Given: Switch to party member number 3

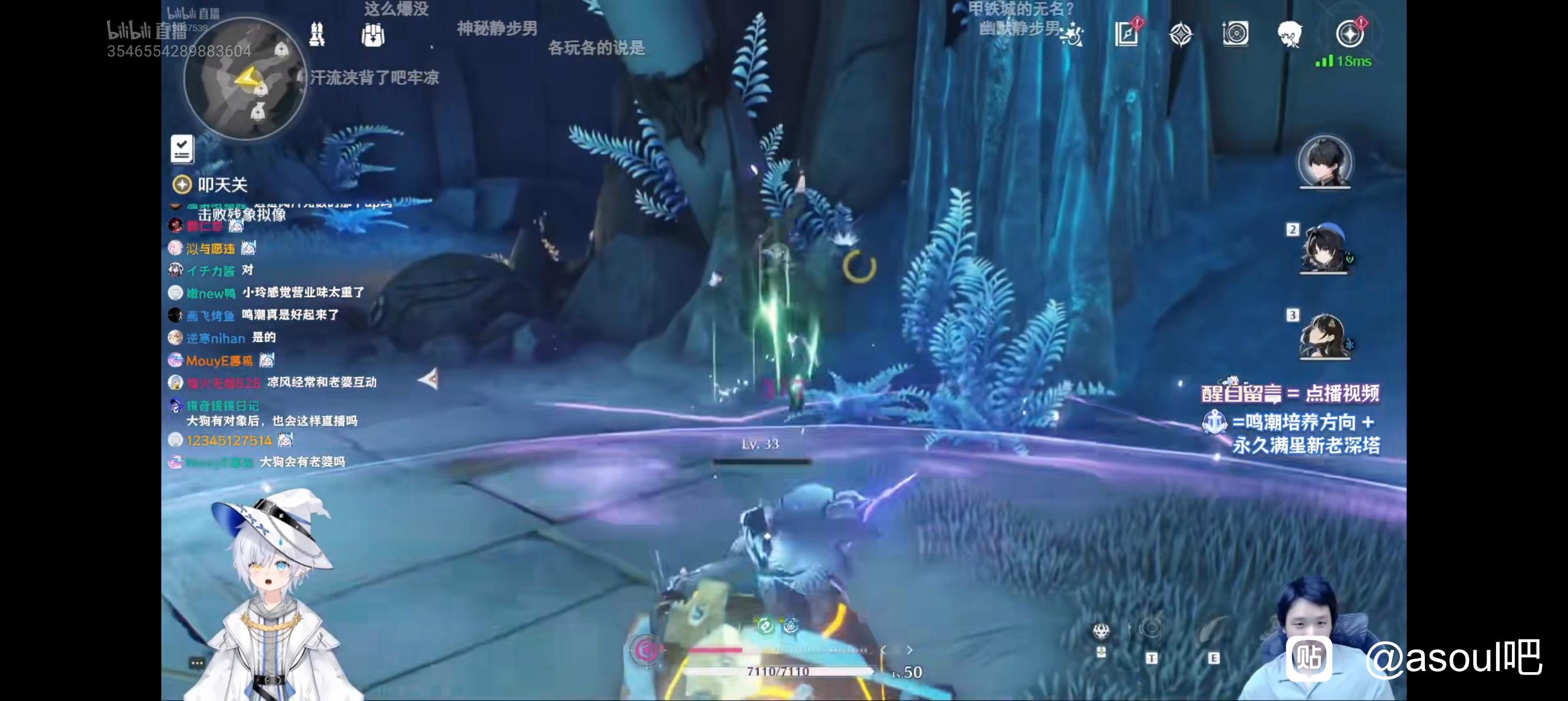Looking at the screenshot, I should [x=1325, y=335].
